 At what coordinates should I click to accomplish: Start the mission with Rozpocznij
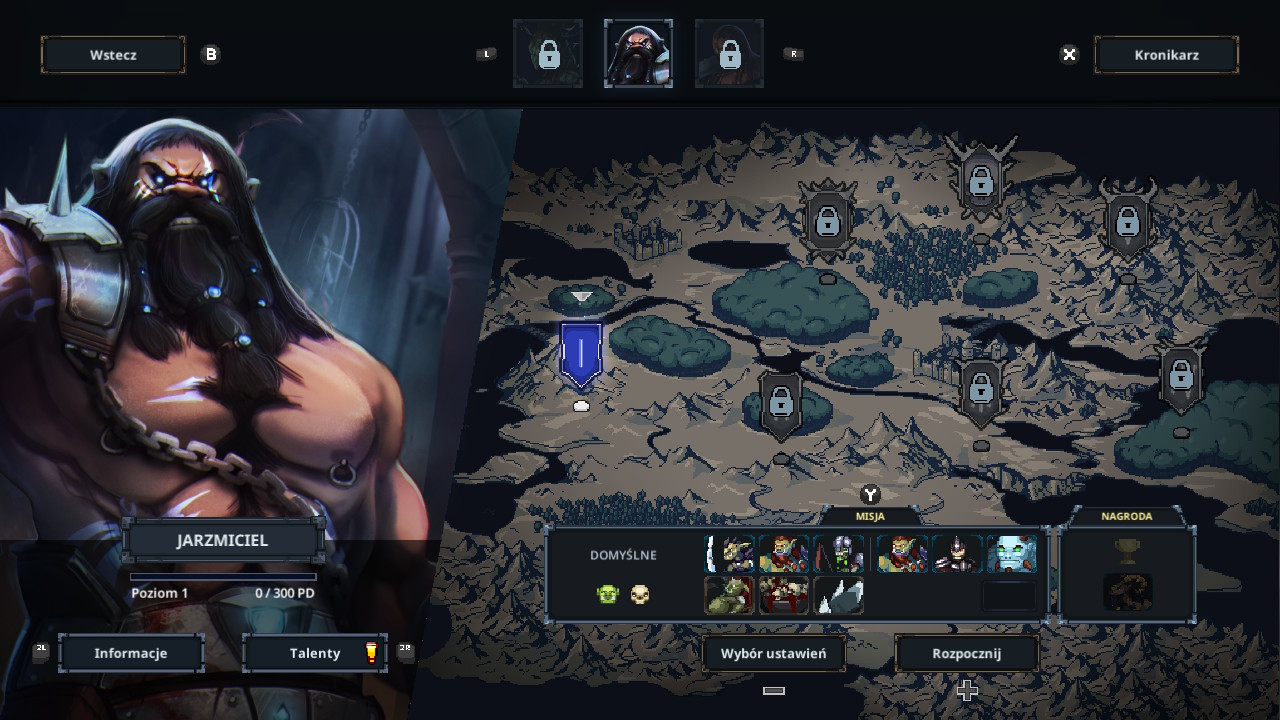966,653
